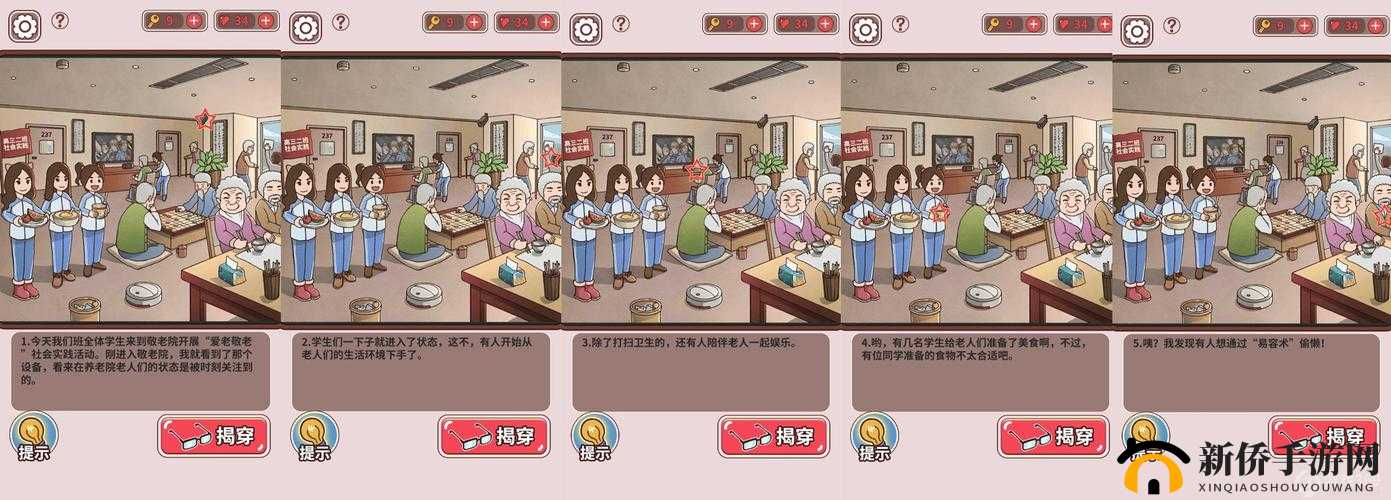Viewport: 1391px width, 500px height.
Task: Open the question mark help above clue 2's scene
Action: [341, 21]
